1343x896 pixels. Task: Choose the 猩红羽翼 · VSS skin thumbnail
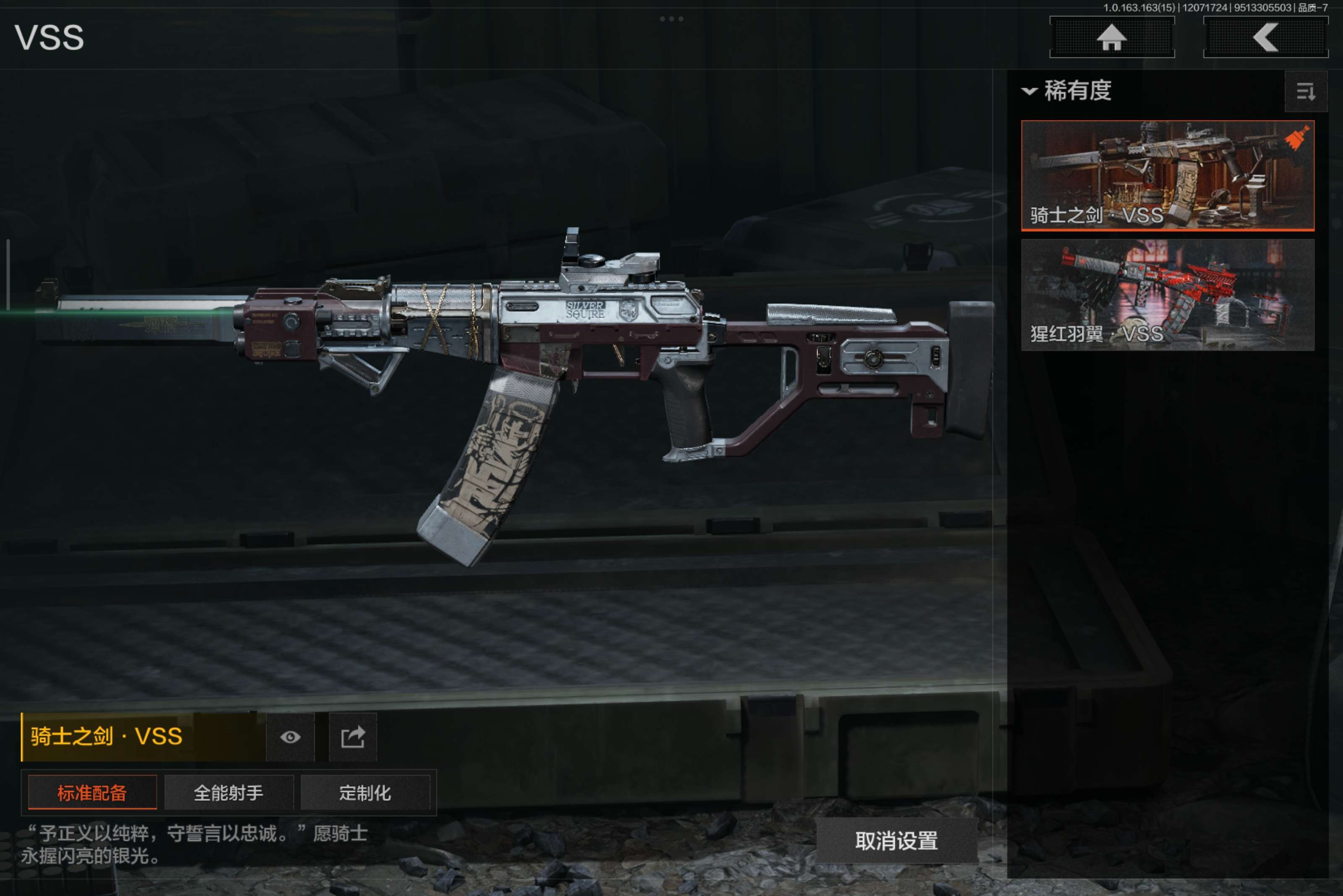tap(1167, 295)
